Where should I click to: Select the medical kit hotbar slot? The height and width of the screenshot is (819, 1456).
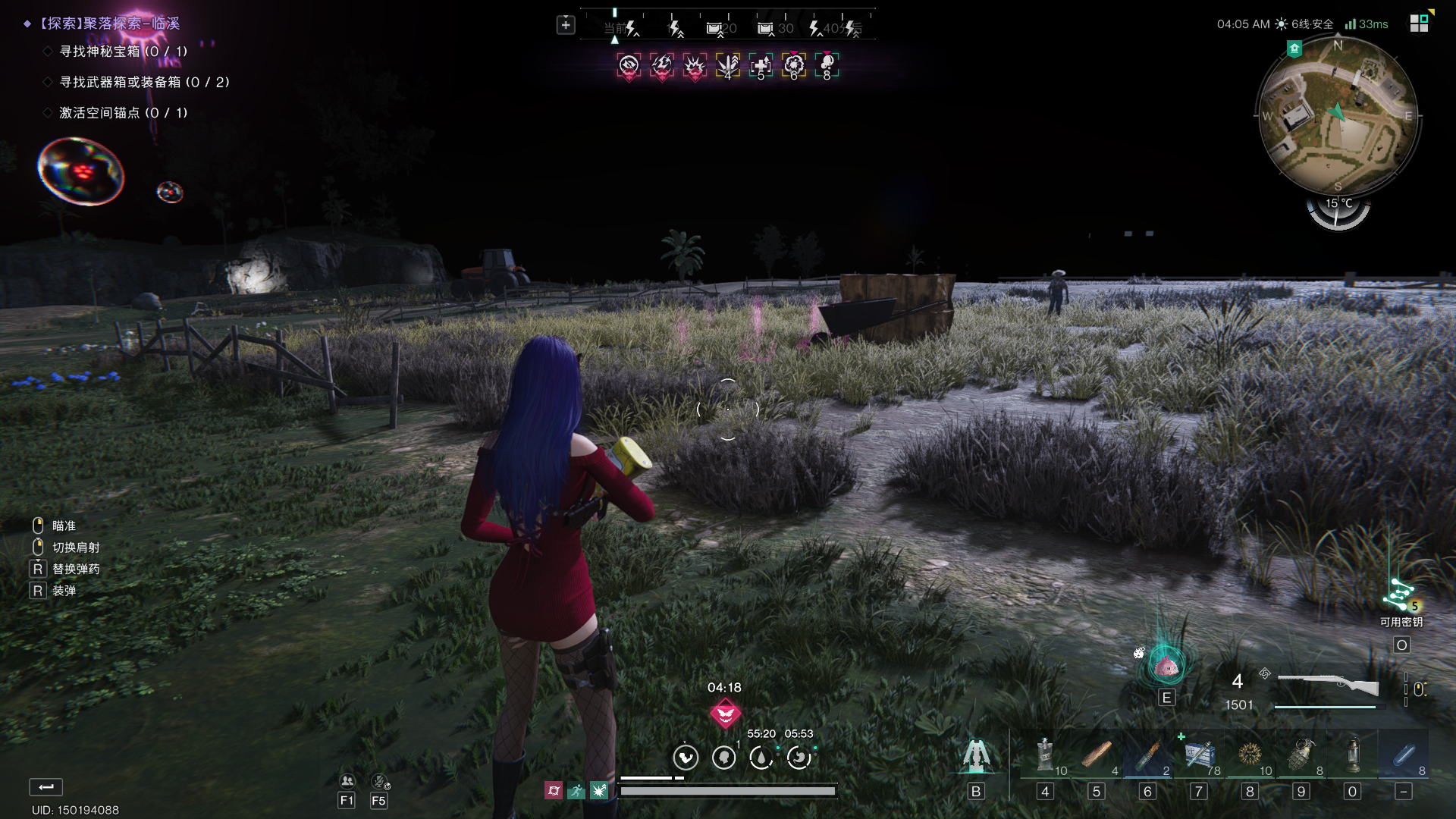click(1199, 756)
